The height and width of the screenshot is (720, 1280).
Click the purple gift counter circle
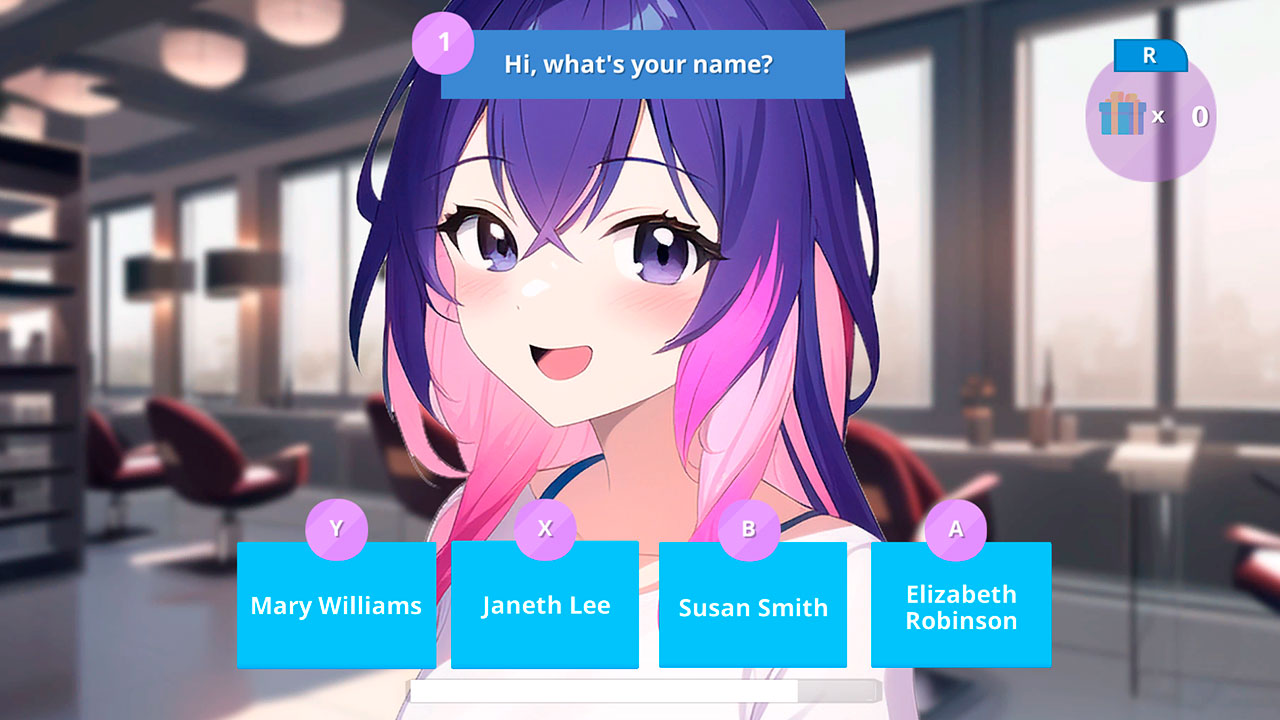pos(1152,120)
